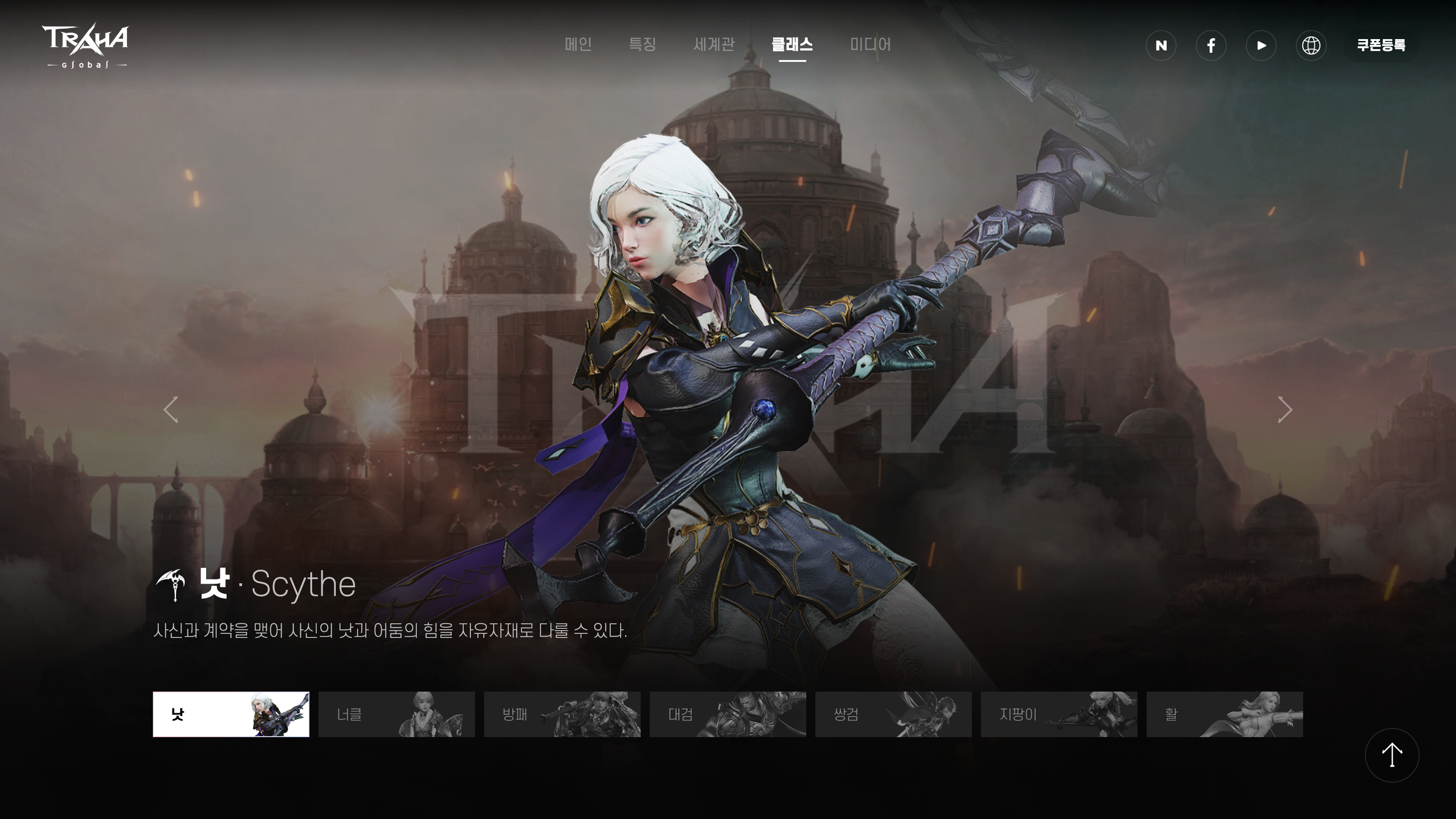This screenshot has width=1456, height=819.
Task: Show the previous class with left arrow
Action: pyautogui.click(x=171, y=410)
